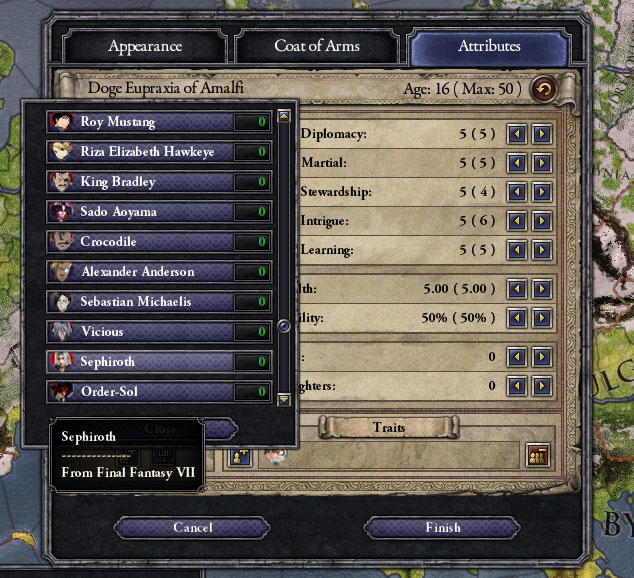Open the Coat of Arms tab
The width and height of the screenshot is (634, 578).
[x=317, y=46]
